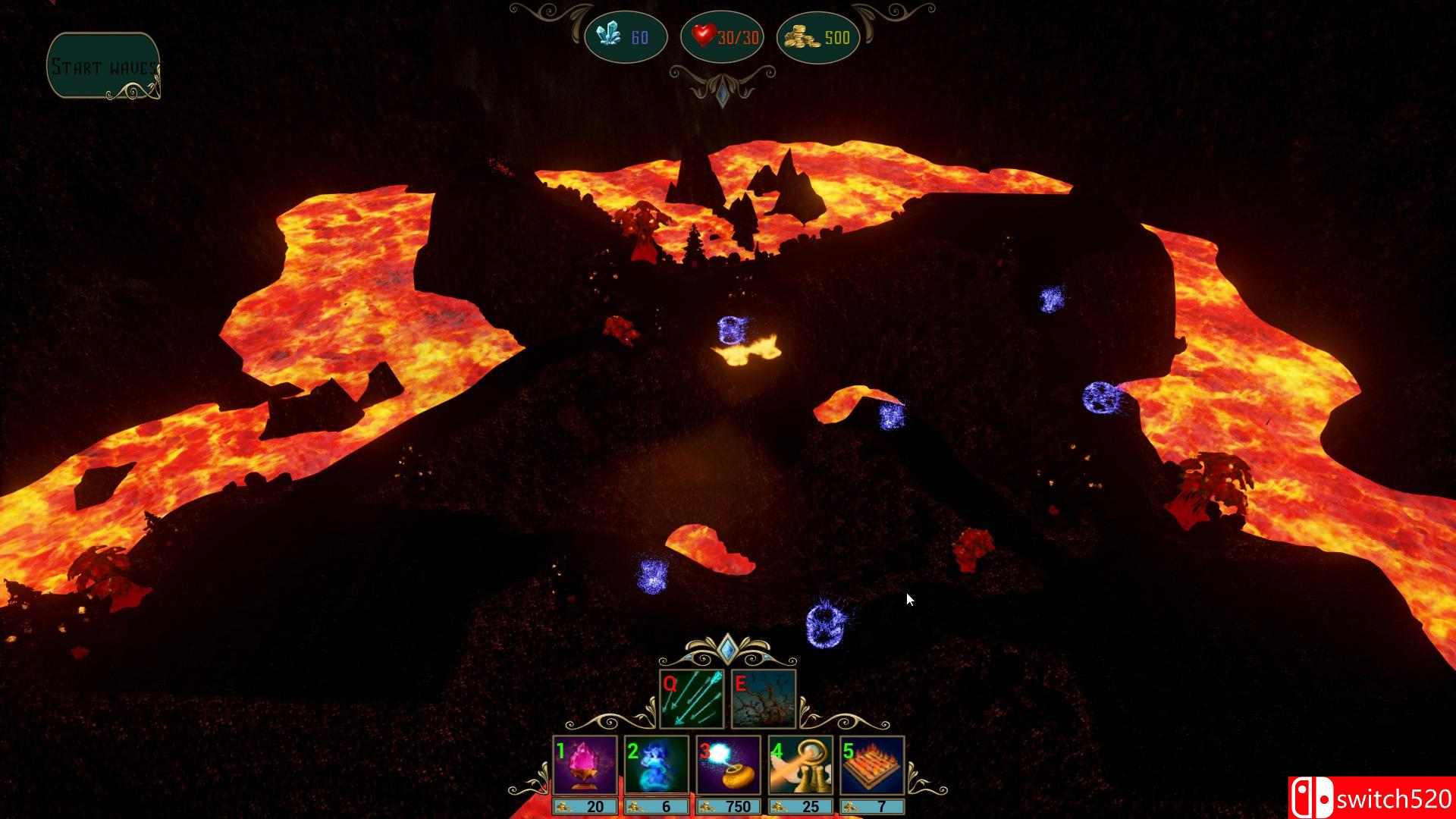Click the 60 crystal counter
Image resolution: width=1456 pixels, height=819 pixels.
(639, 36)
